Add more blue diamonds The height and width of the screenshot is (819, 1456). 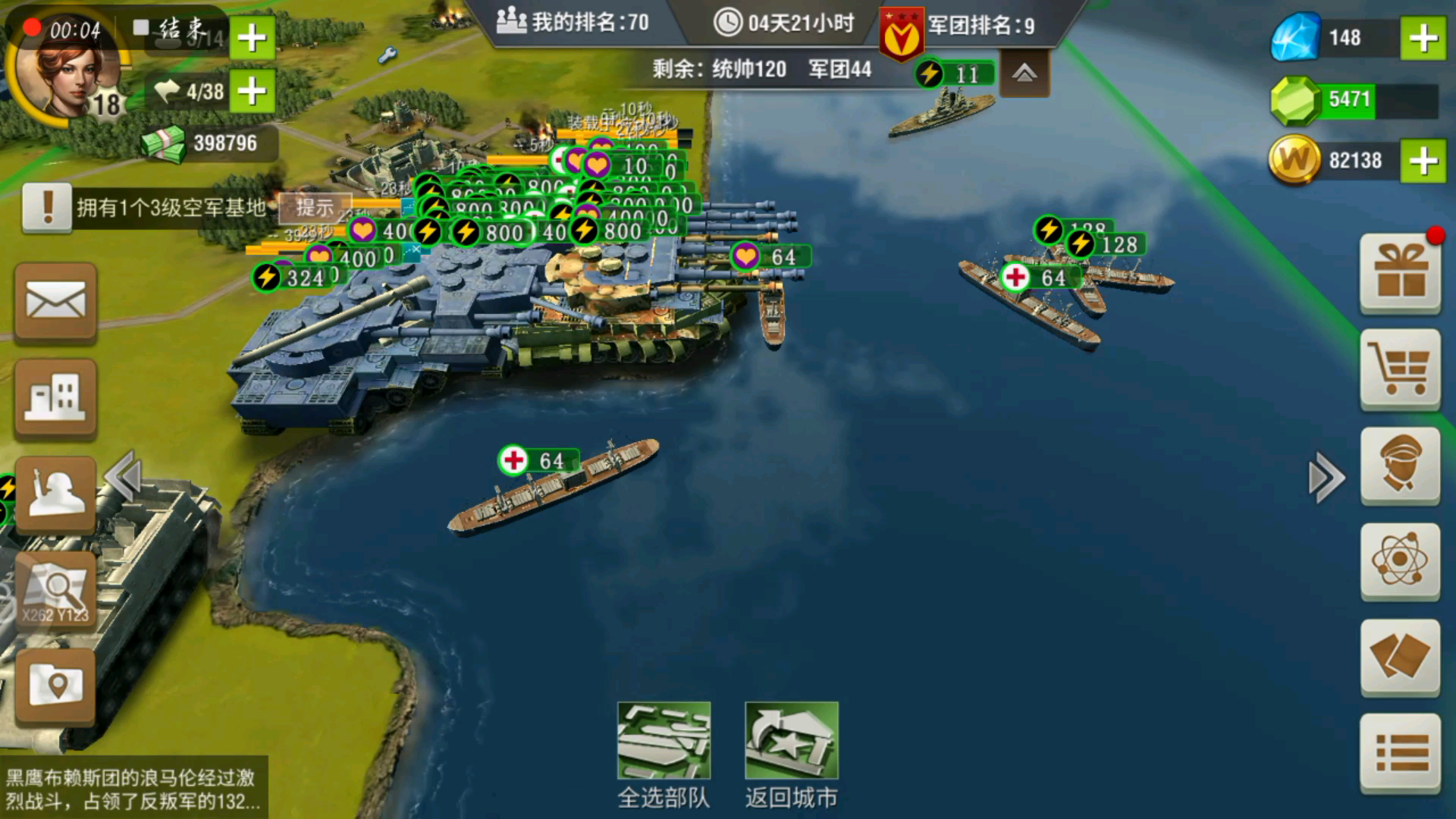(1423, 38)
